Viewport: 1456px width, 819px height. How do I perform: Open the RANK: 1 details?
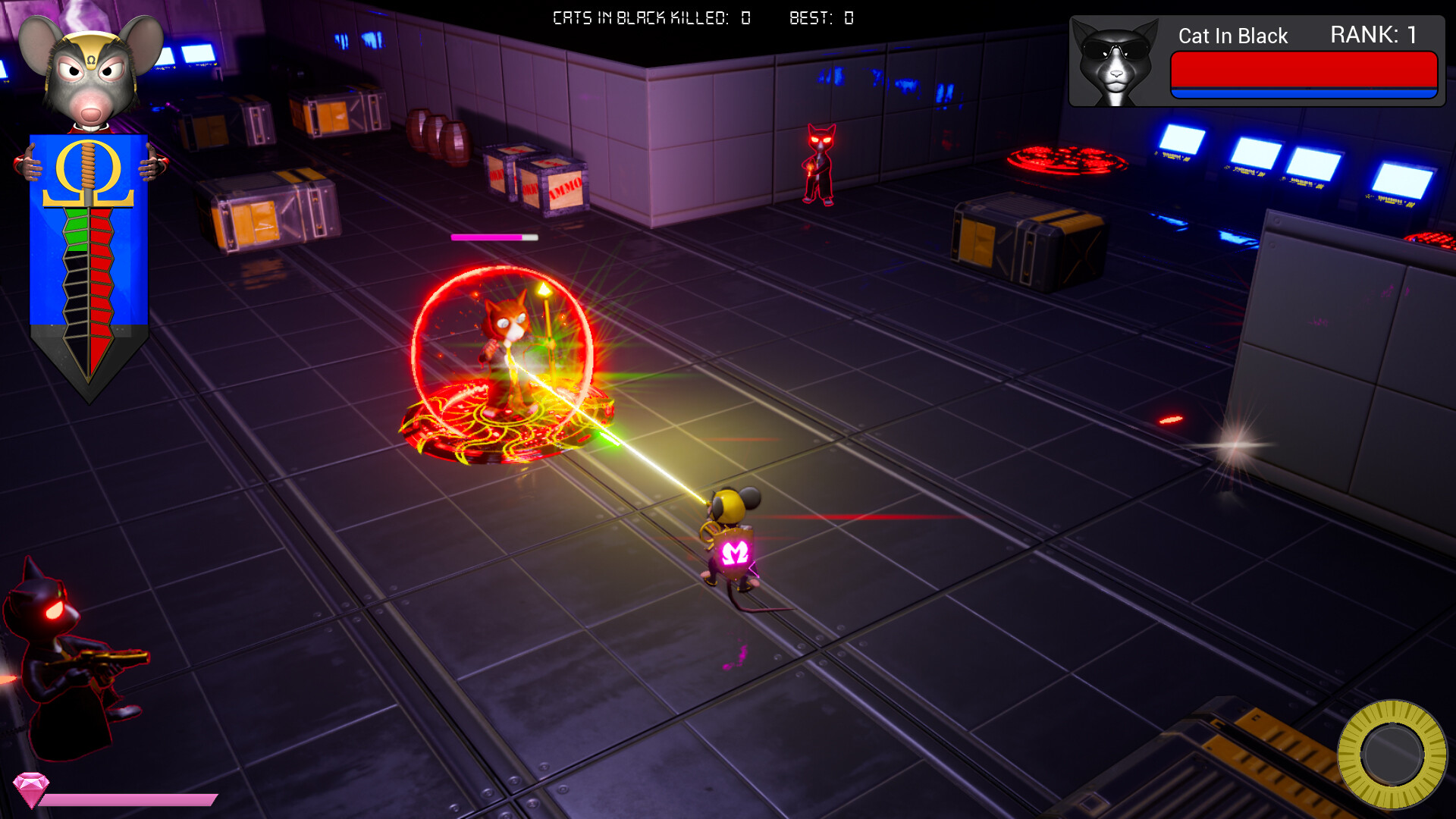(1373, 36)
